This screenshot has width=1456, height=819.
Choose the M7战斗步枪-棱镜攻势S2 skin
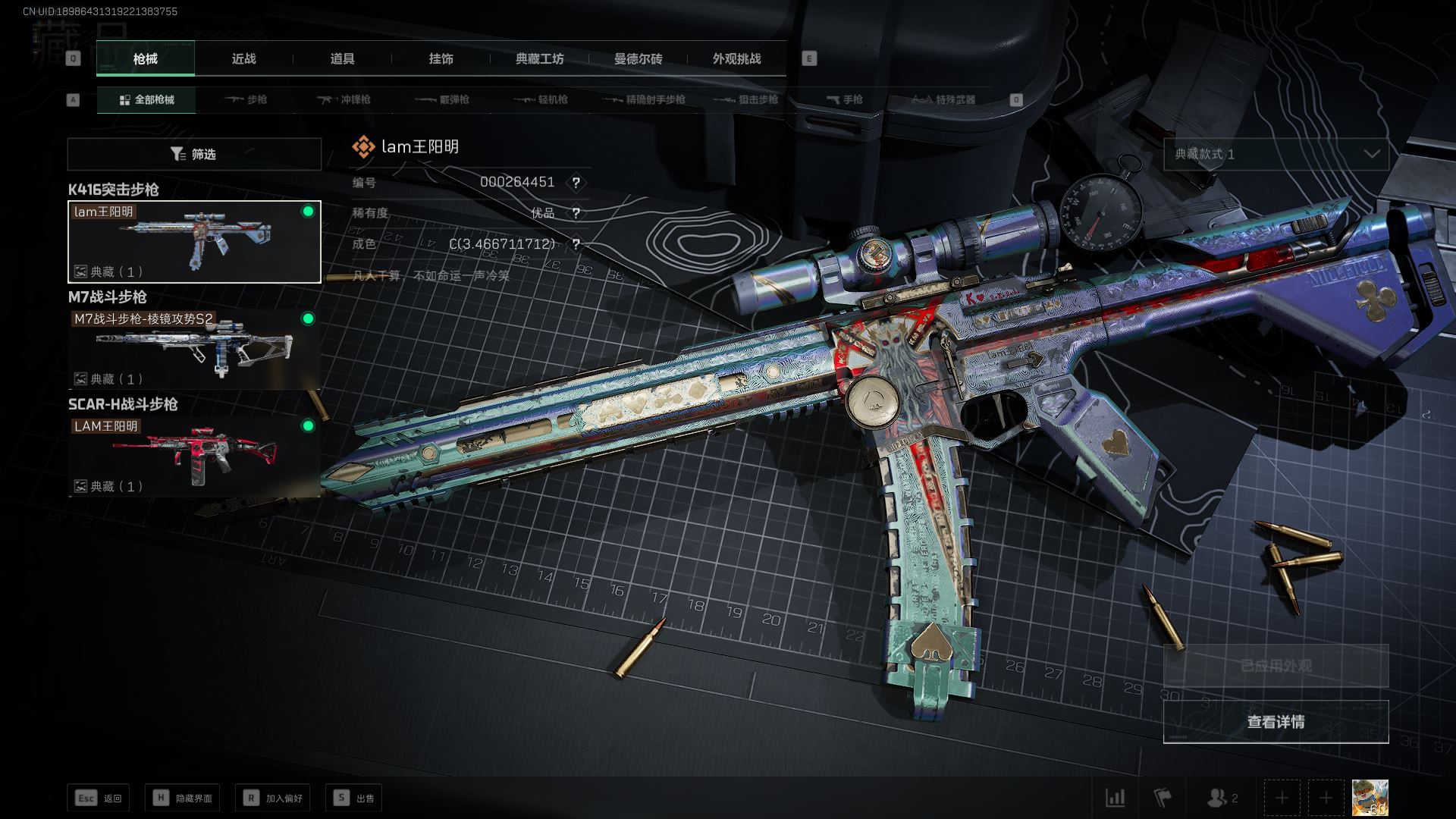(194, 349)
